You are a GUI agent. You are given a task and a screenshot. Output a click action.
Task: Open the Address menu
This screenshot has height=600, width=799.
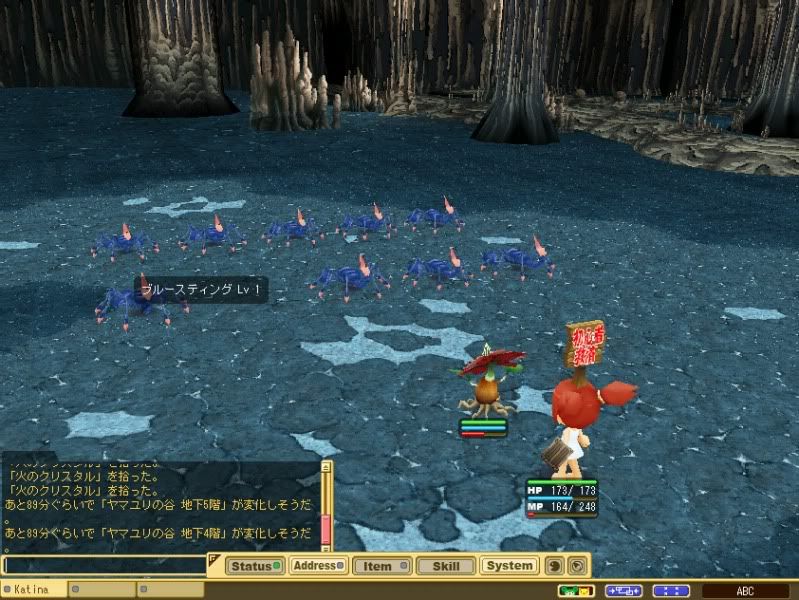(x=319, y=566)
